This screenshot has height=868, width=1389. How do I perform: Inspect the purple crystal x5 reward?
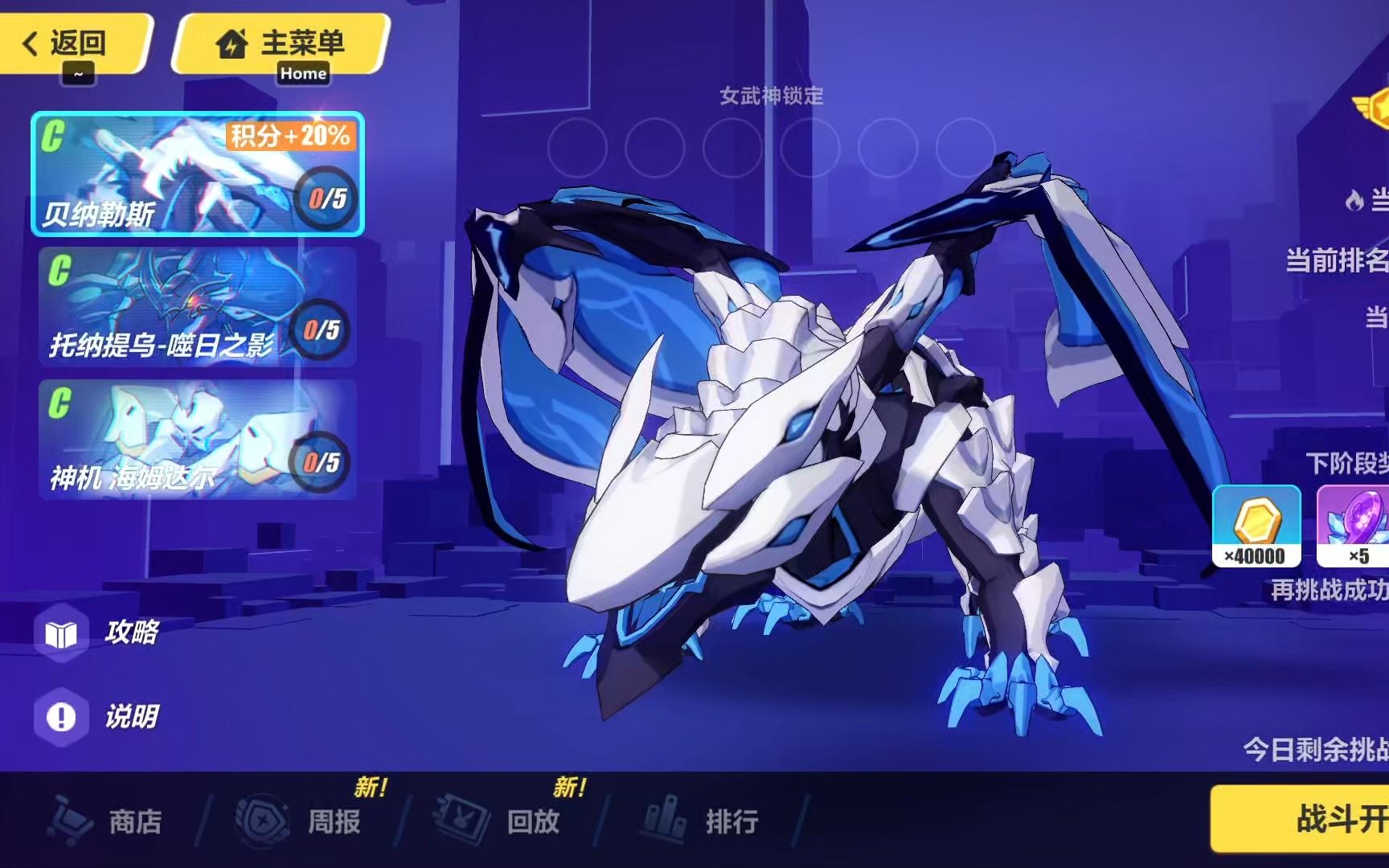1354,526
